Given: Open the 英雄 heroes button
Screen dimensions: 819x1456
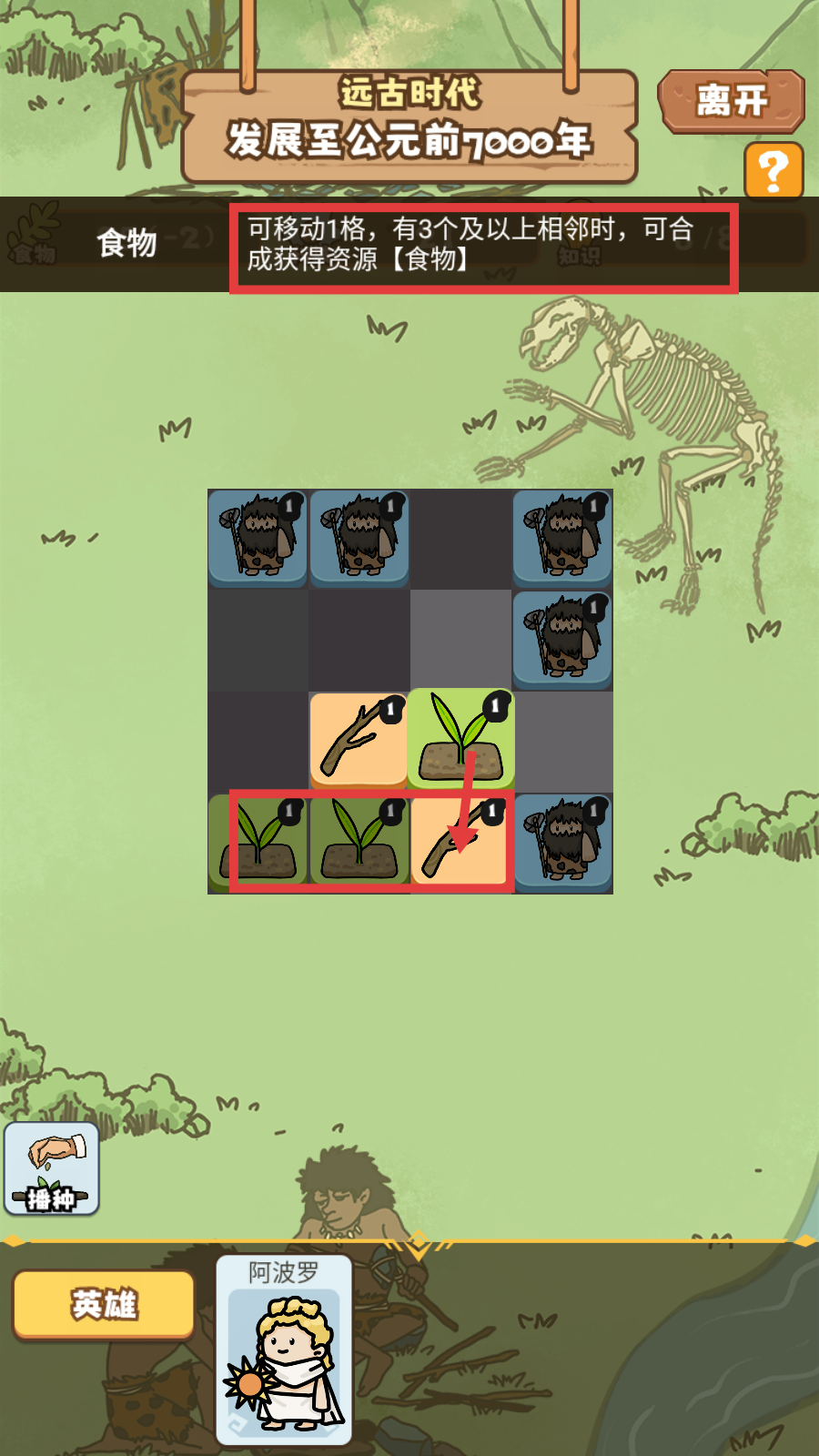Looking at the screenshot, I should pos(104,1305).
